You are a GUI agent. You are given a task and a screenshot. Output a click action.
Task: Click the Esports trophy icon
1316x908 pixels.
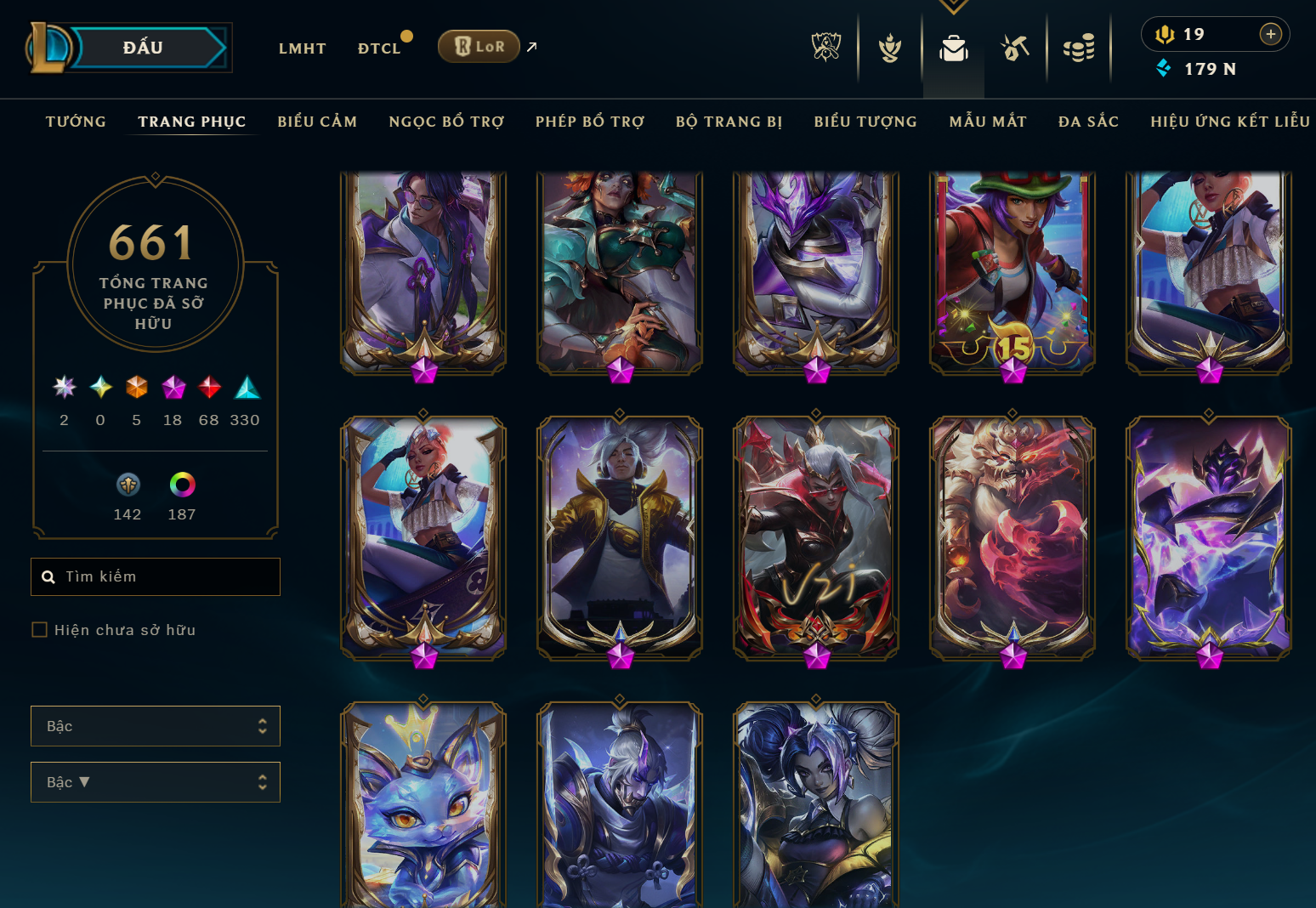point(825,48)
